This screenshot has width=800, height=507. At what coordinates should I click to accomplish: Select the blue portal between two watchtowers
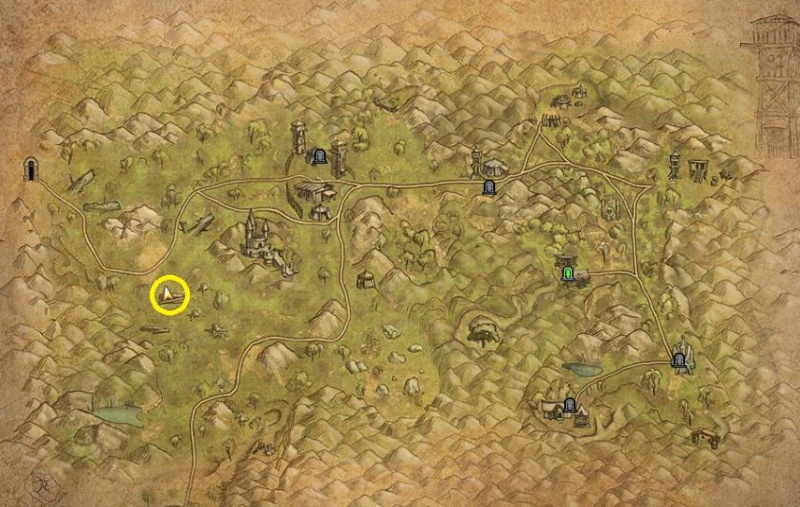point(319,156)
